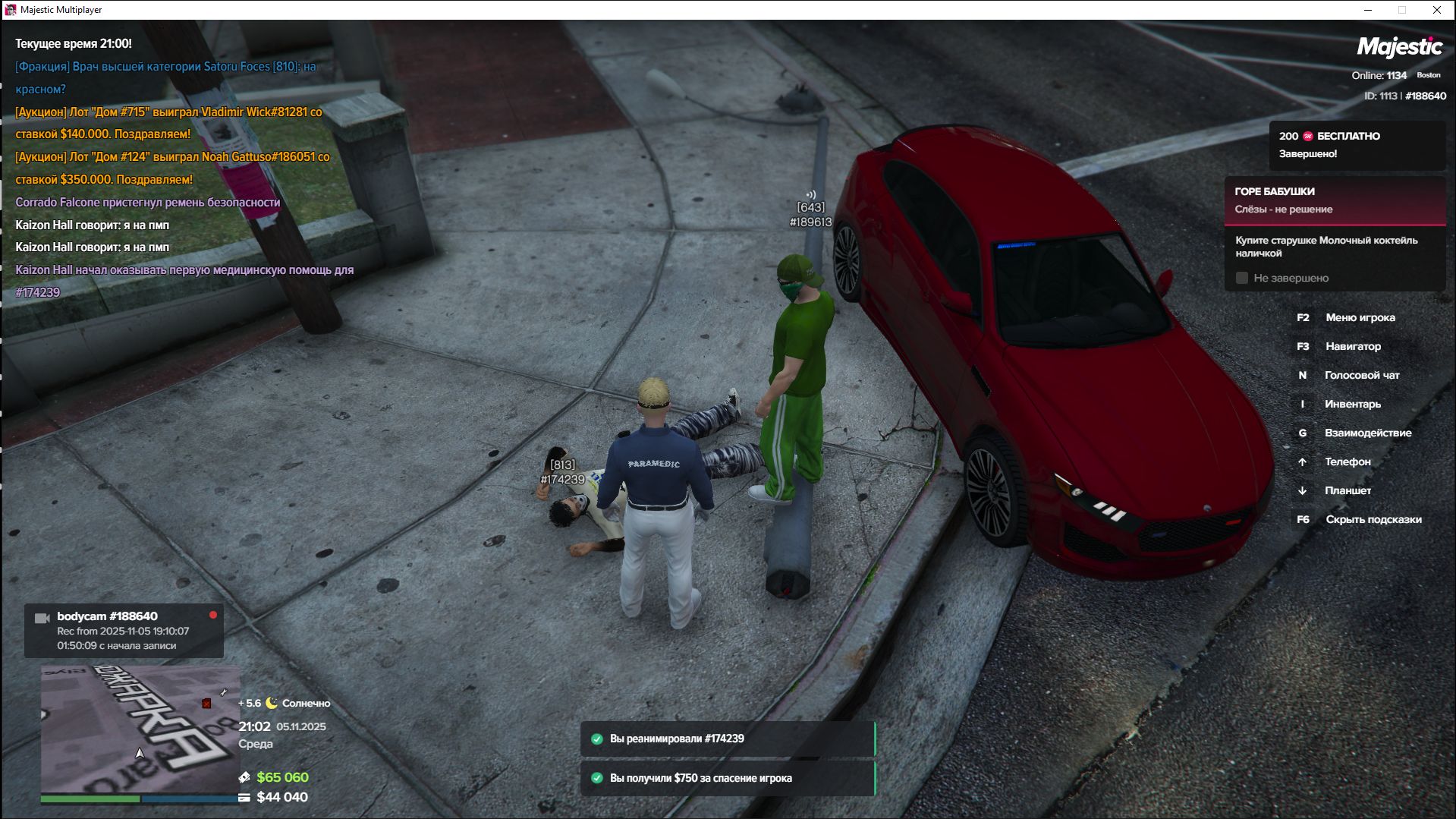Click the bodycam recording panel
This screenshot has width=1456, height=819.
point(124,630)
